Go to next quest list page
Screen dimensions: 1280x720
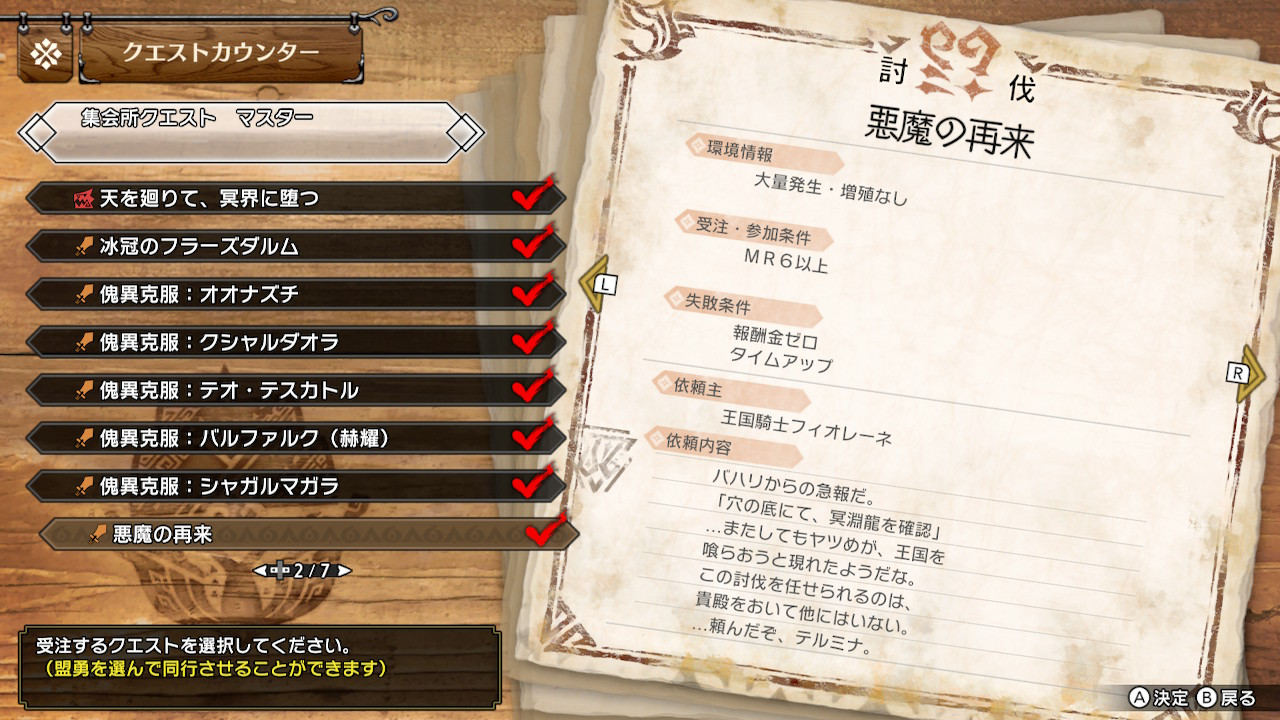(x=345, y=571)
